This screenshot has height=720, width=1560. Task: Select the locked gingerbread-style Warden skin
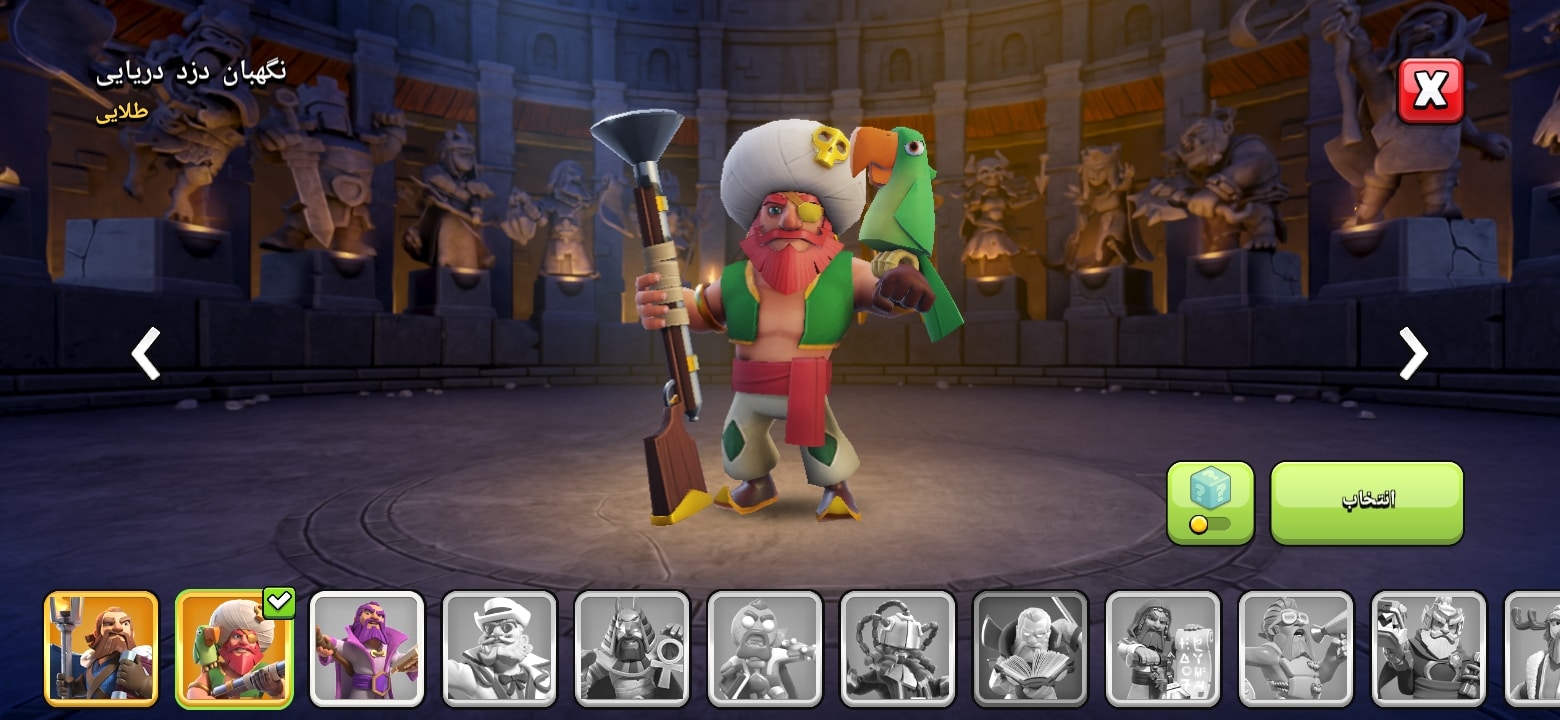point(765,648)
